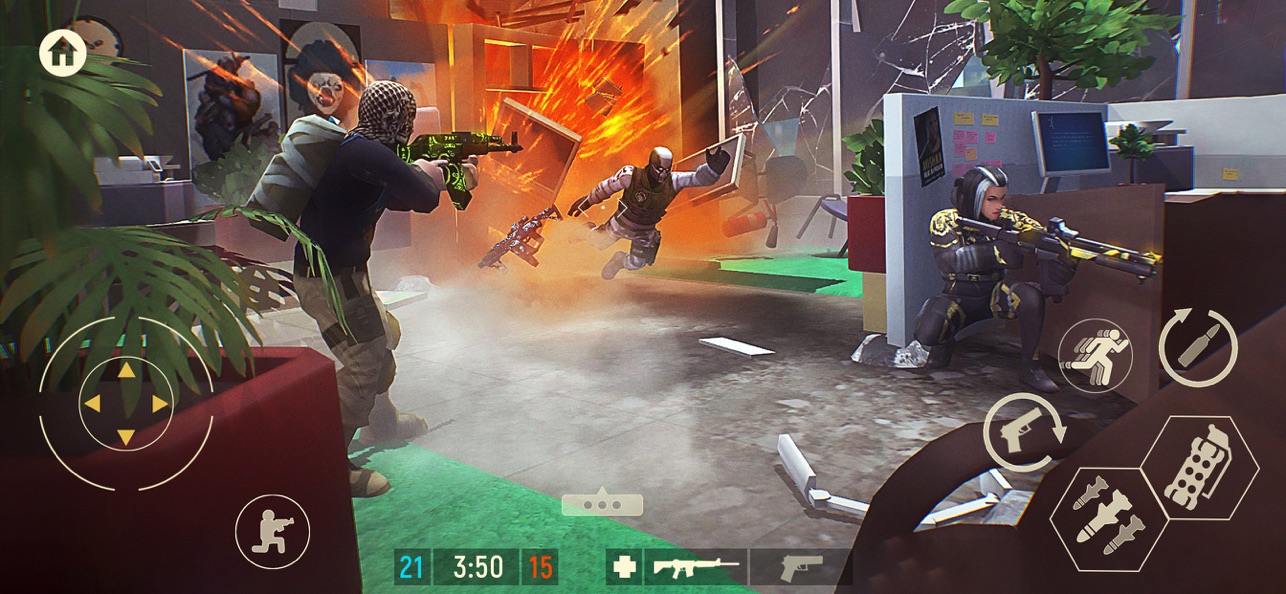Swap weapons using the pistol cycle button

point(1023,432)
